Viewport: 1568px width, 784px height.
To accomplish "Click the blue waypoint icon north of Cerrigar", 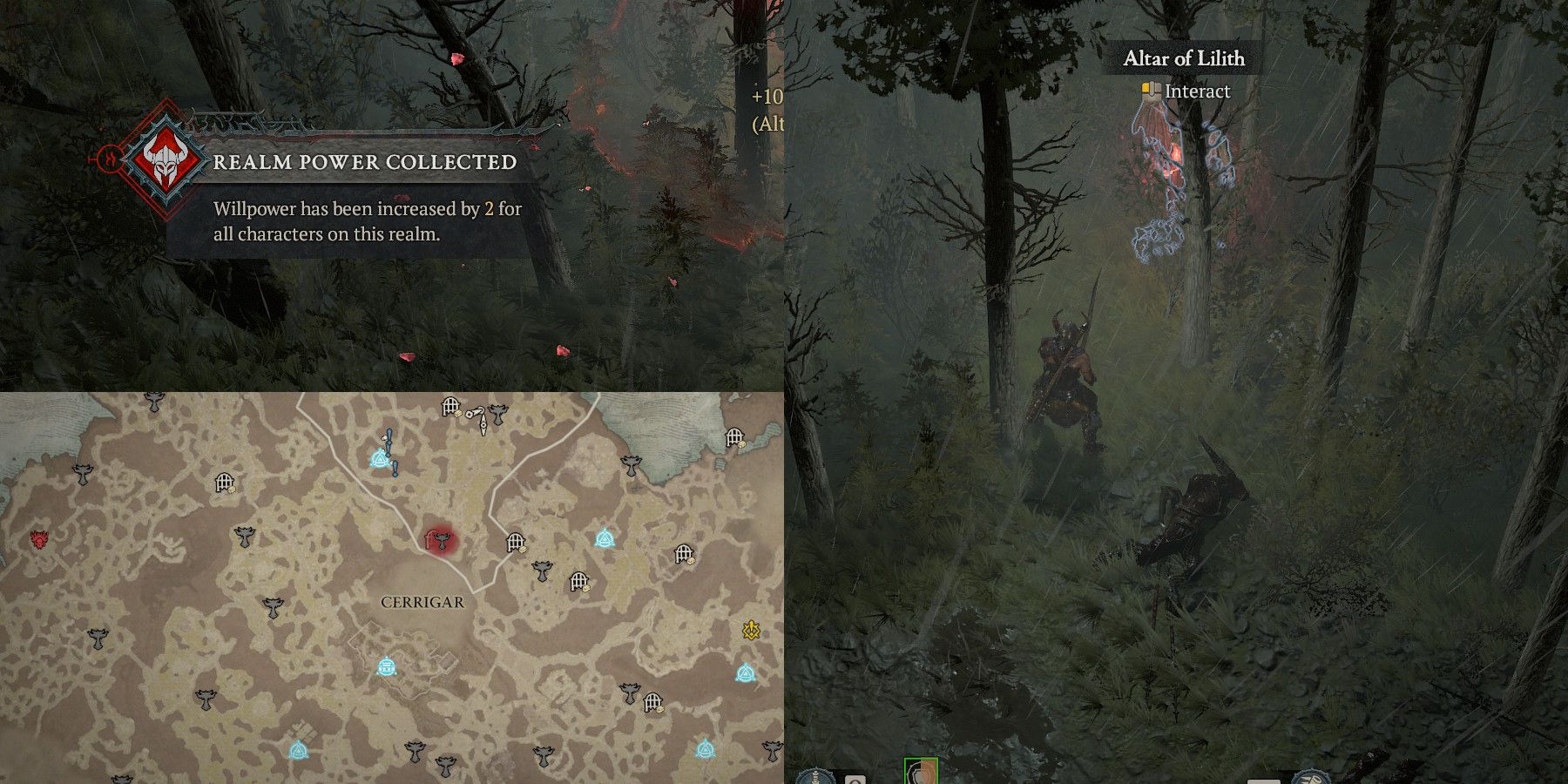I will tap(379, 460).
